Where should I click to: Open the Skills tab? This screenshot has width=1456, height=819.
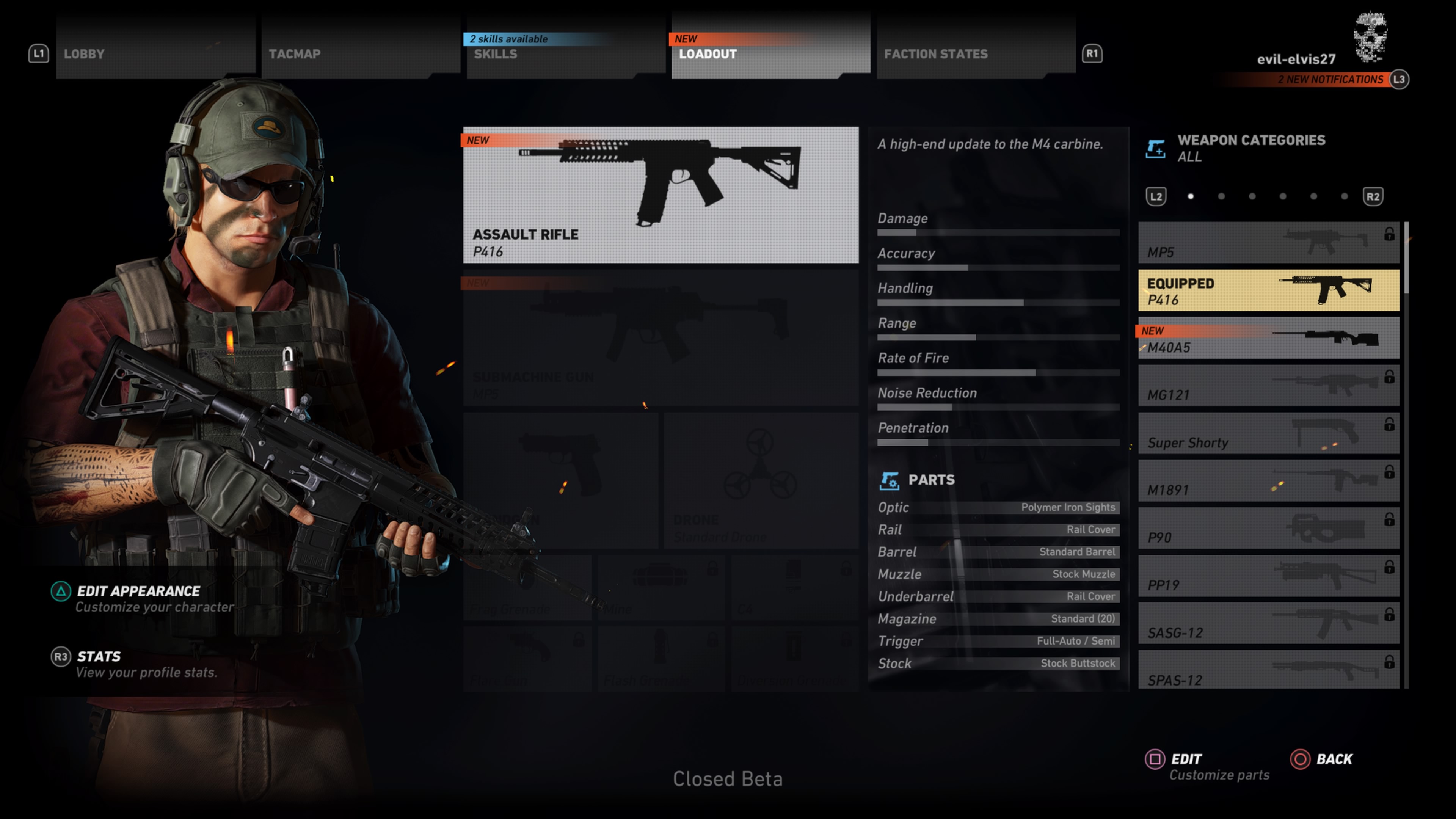point(565,54)
